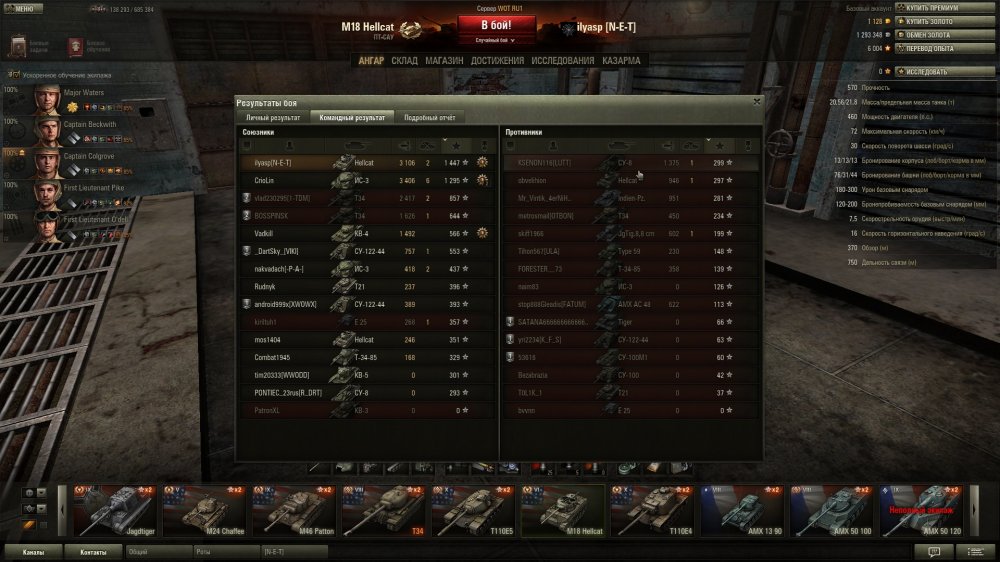Go to the ДОСТИЖЕНИЯ tab
Image resolution: width=1000 pixels, height=562 pixels.
[497, 61]
